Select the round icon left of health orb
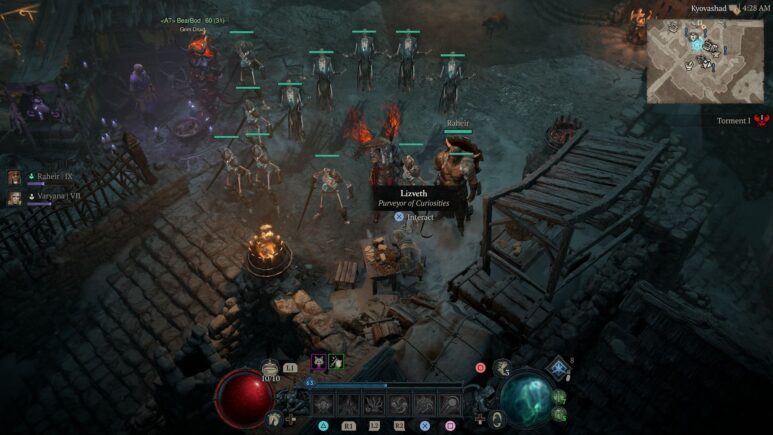 click(x=273, y=419)
